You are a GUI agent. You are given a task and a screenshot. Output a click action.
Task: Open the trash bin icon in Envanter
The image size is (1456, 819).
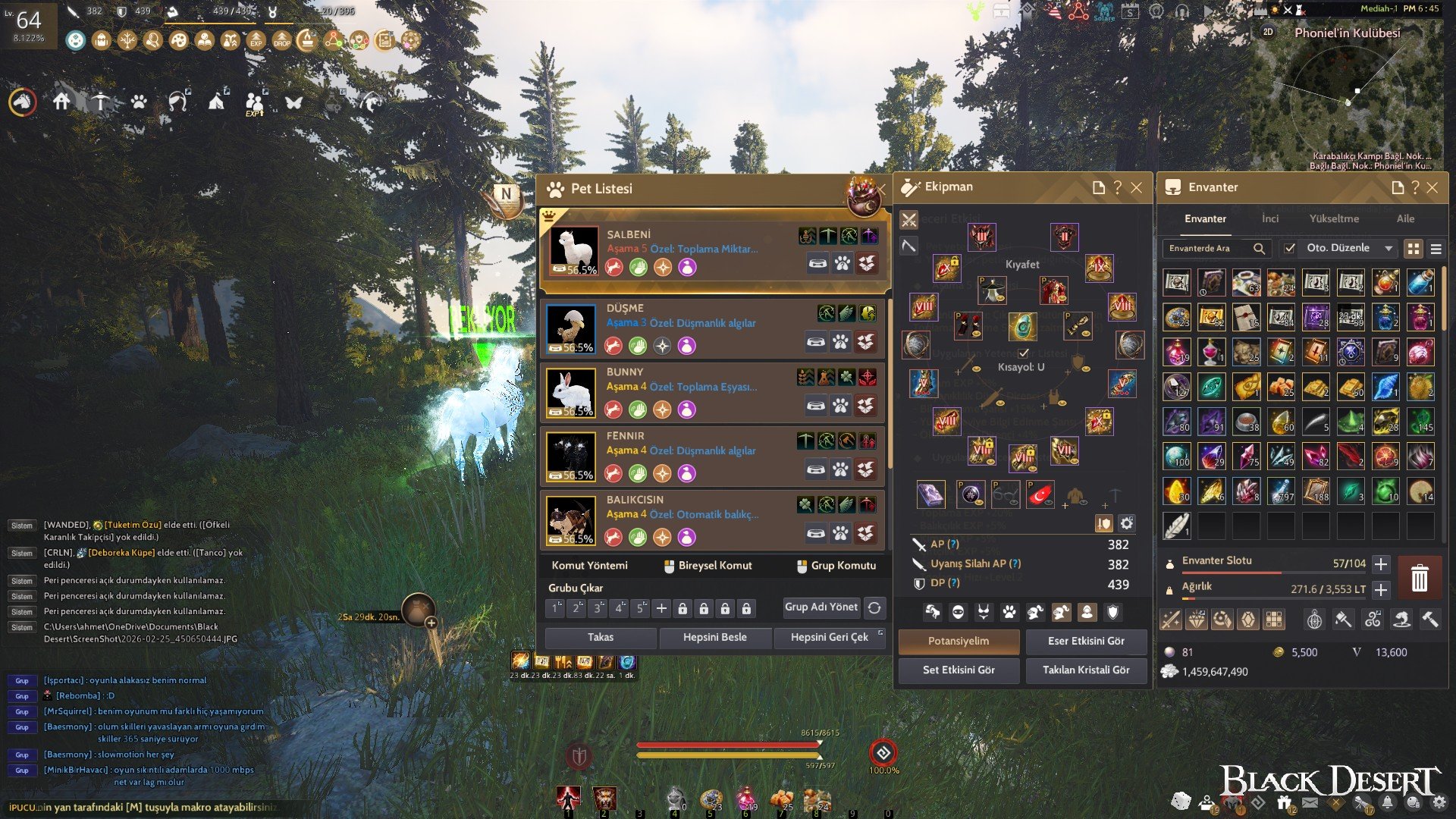click(x=1420, y=578)
